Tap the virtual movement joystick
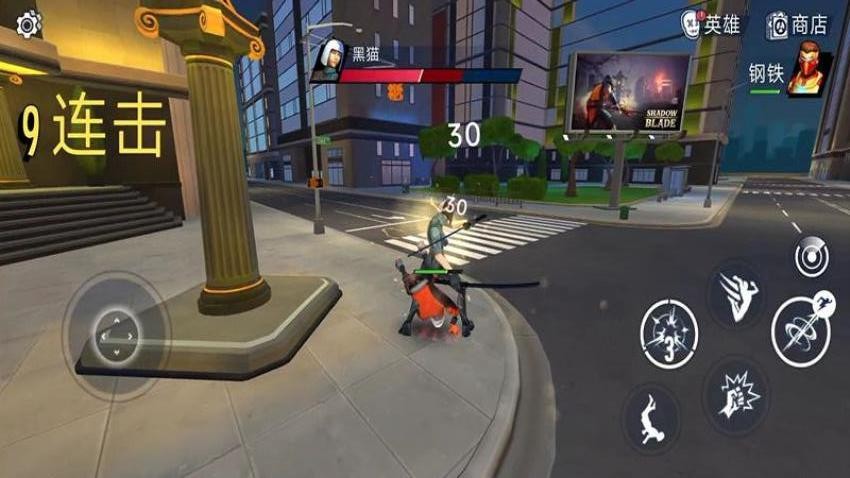Viewport: 850px width, 478px height. tap(117, 335)
